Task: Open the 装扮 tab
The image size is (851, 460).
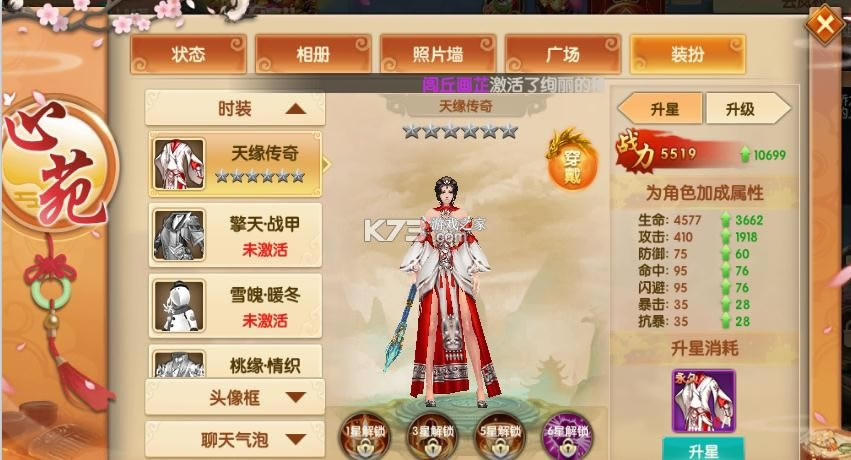Action: (686, 54)
